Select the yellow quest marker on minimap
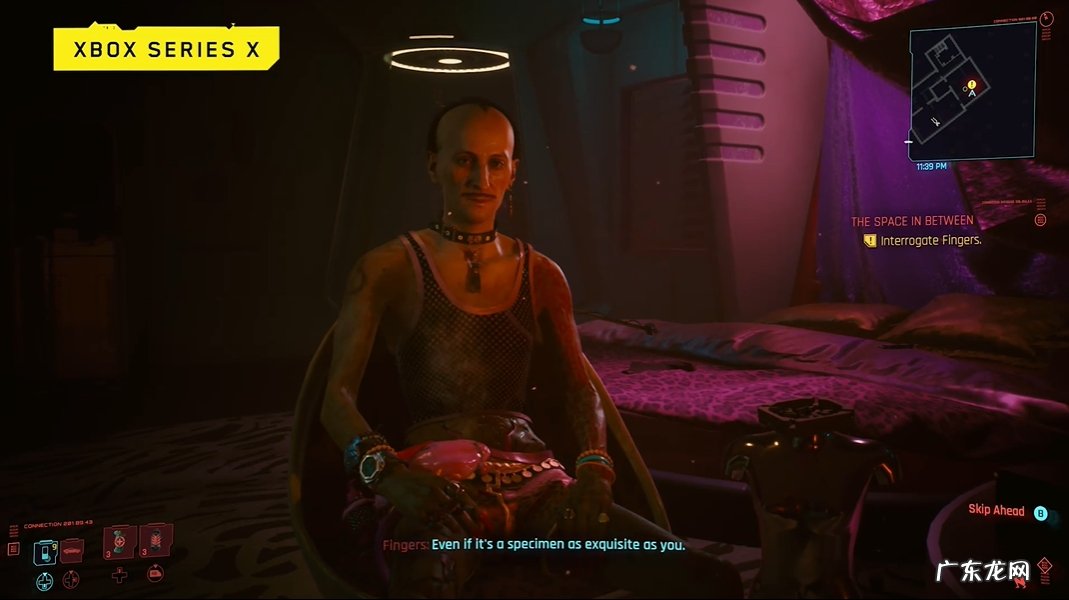 [971, 84]
